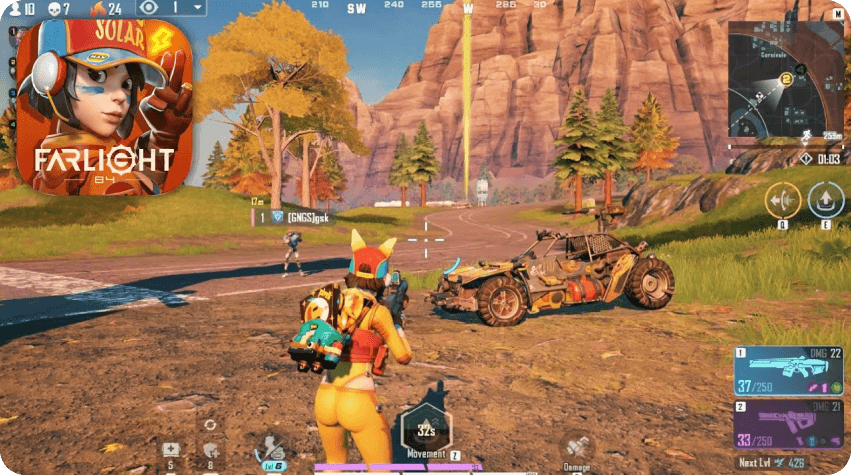The image size is (851, 475).
Task: Select the purple weapon in slot 2
Action: tap(787, 424)
